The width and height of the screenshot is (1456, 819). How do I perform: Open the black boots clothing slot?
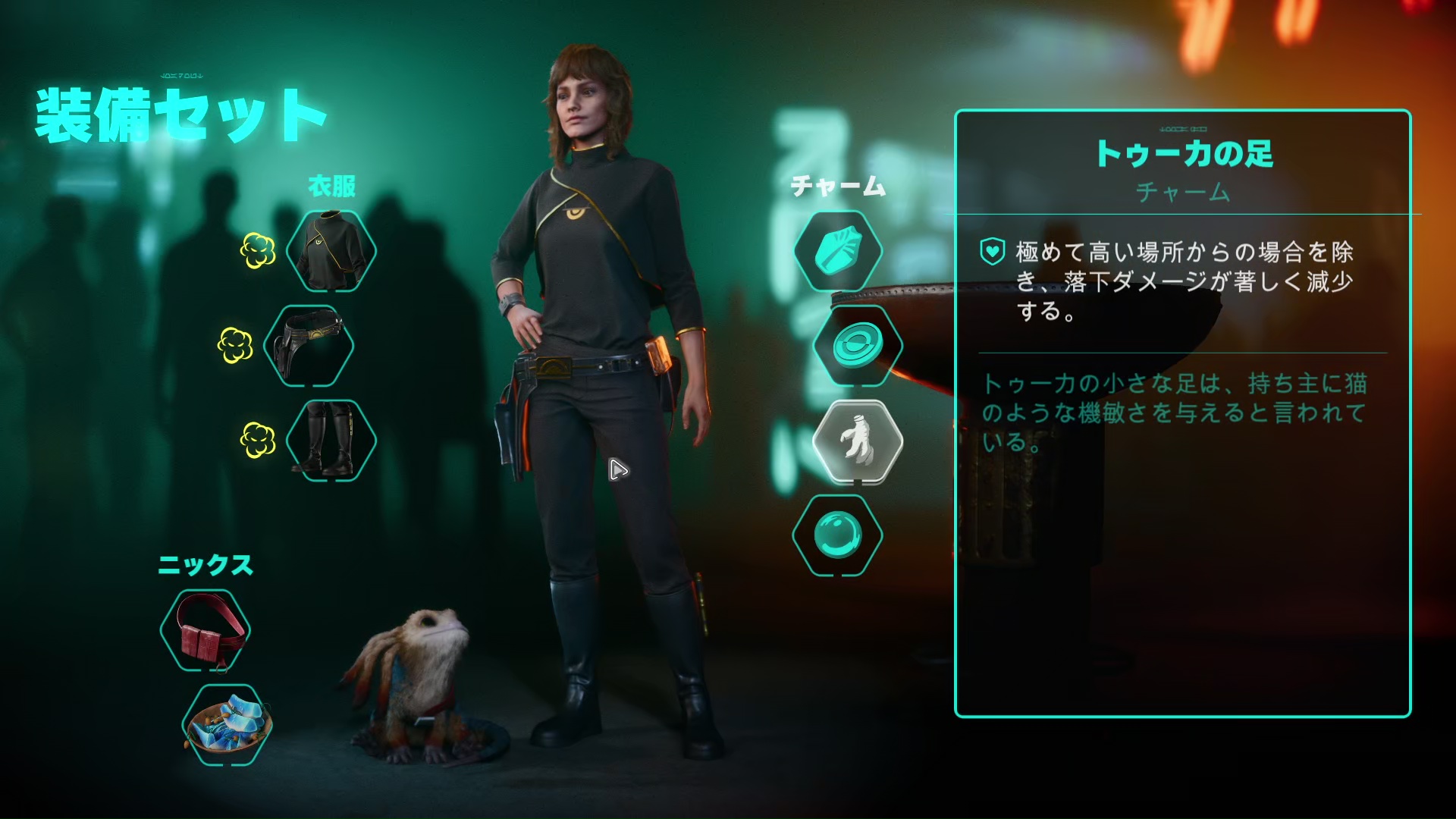(331, 441)
